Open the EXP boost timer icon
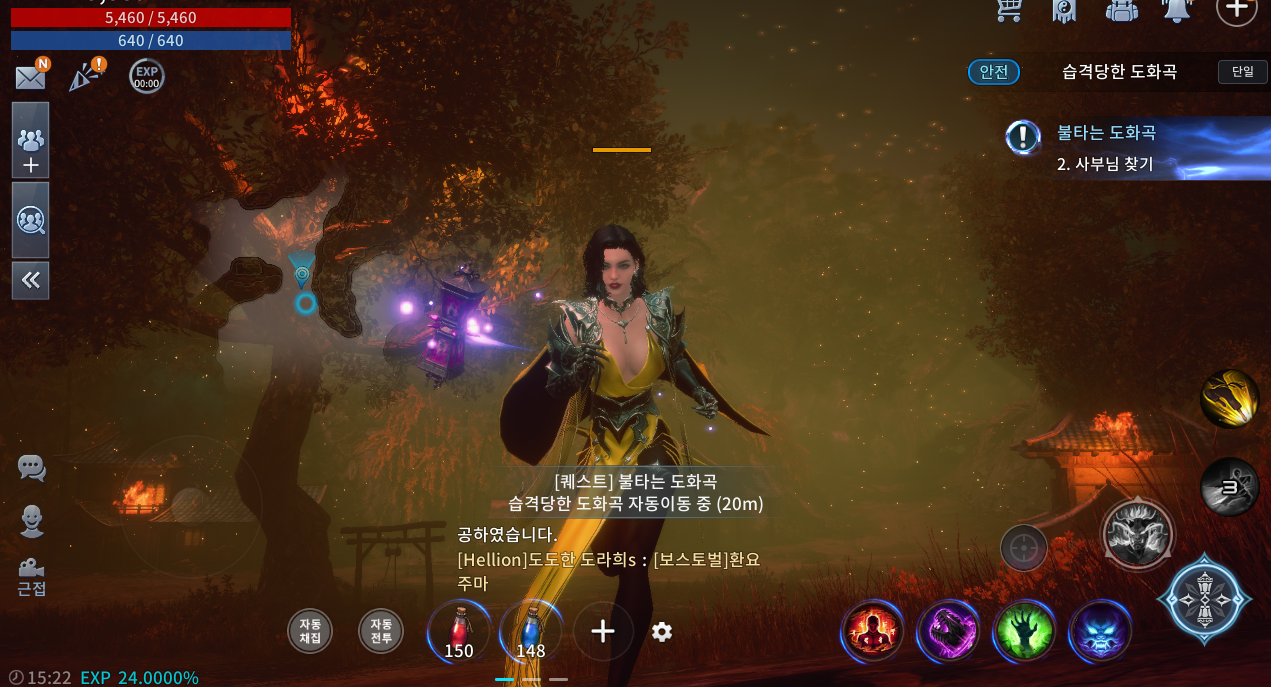Viewport: 1271px width, 687px height. [147, 77]
